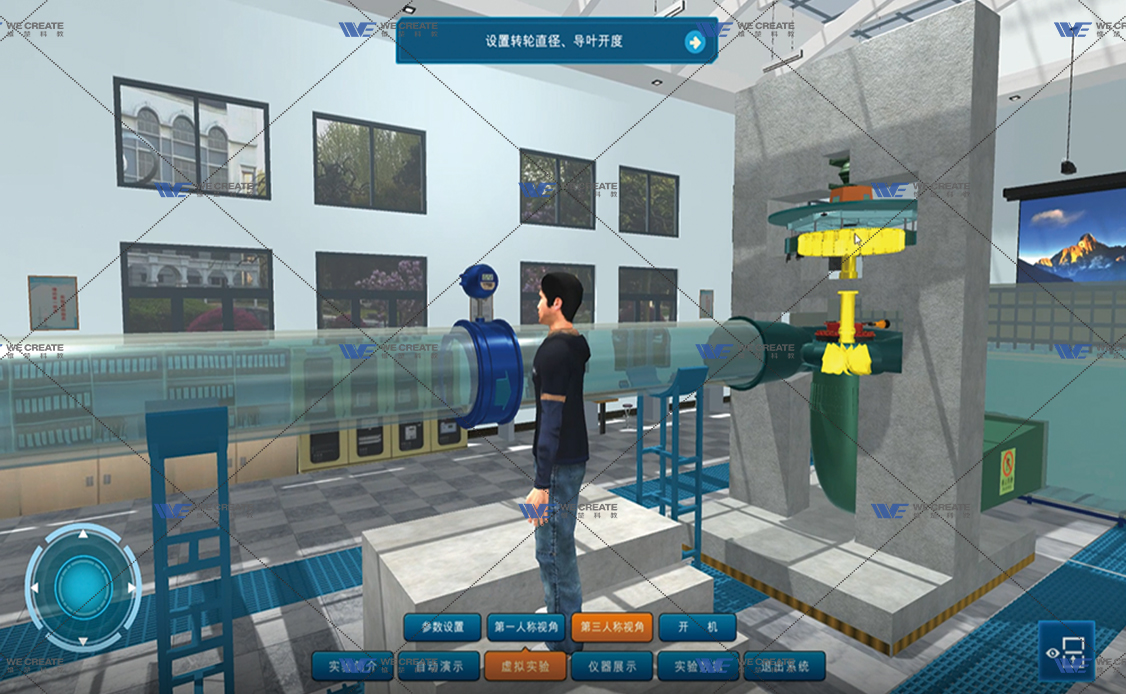The image size is (1126, 694).
Task: Click 退出系统 to exit the system
Action: [x=784, y=665]
